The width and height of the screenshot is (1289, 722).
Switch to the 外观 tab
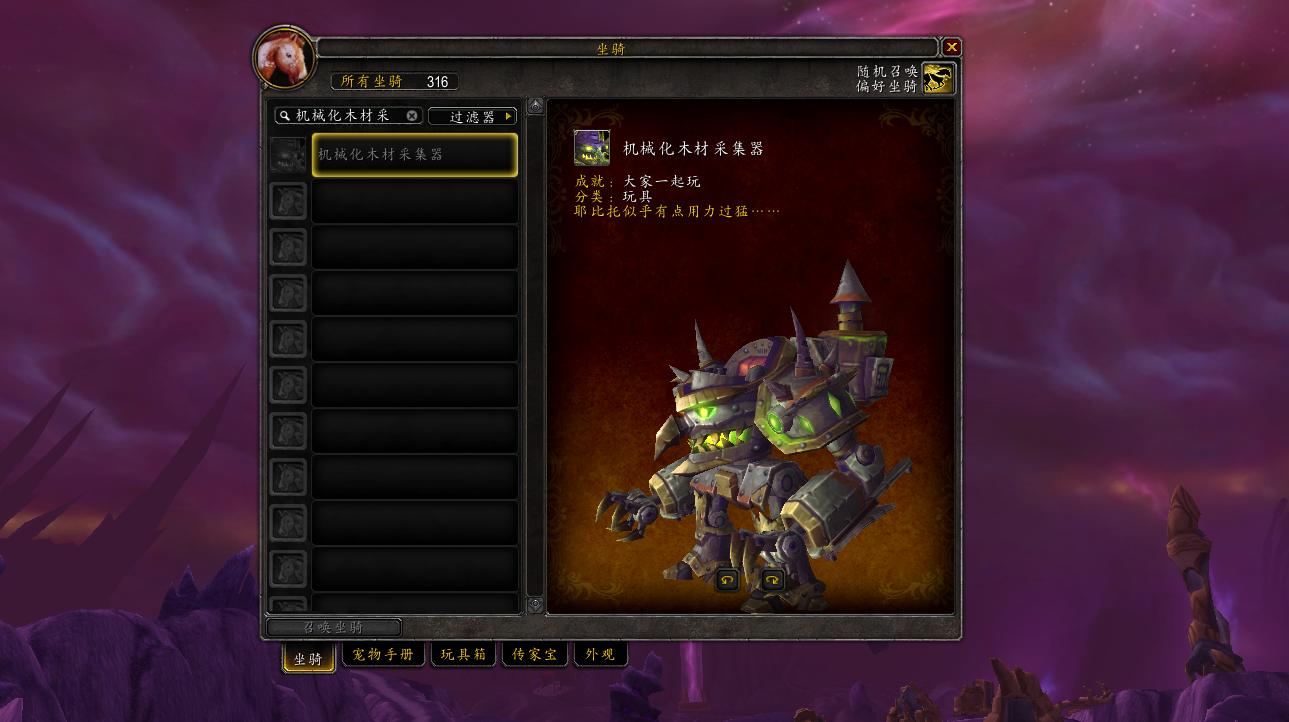(x=600, y=654)
